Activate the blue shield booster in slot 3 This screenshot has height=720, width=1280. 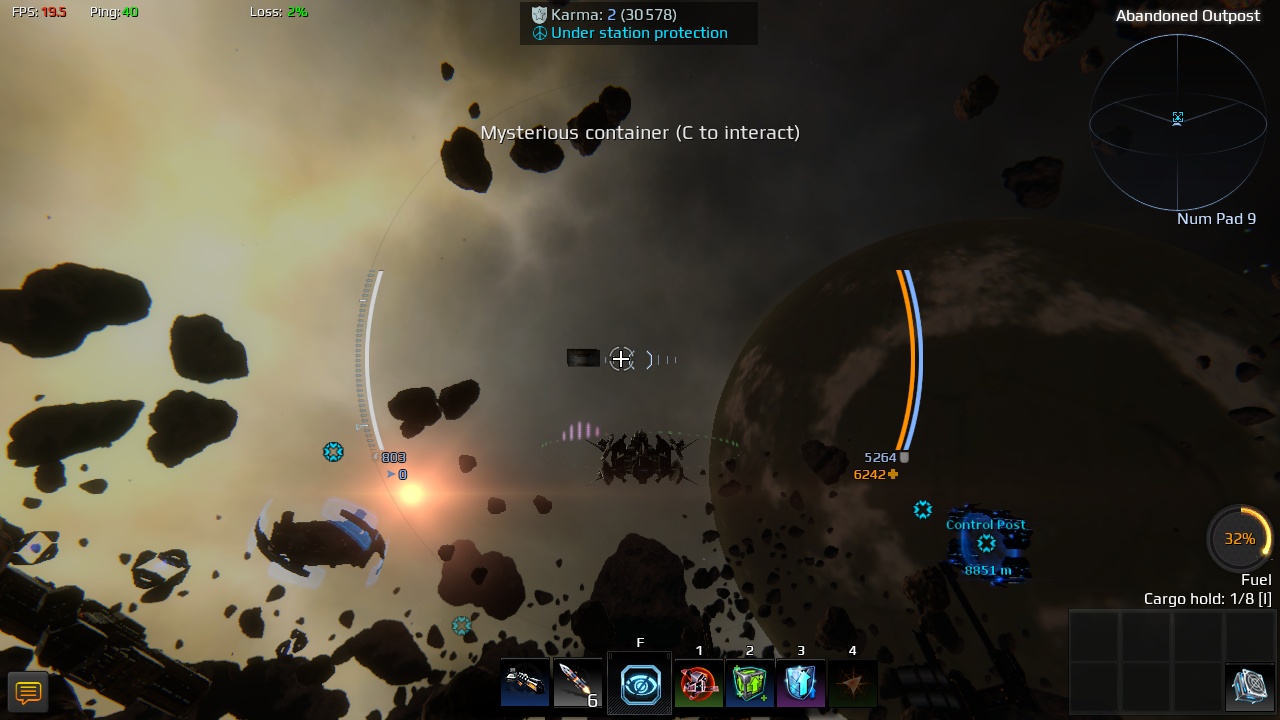(800, 683)
